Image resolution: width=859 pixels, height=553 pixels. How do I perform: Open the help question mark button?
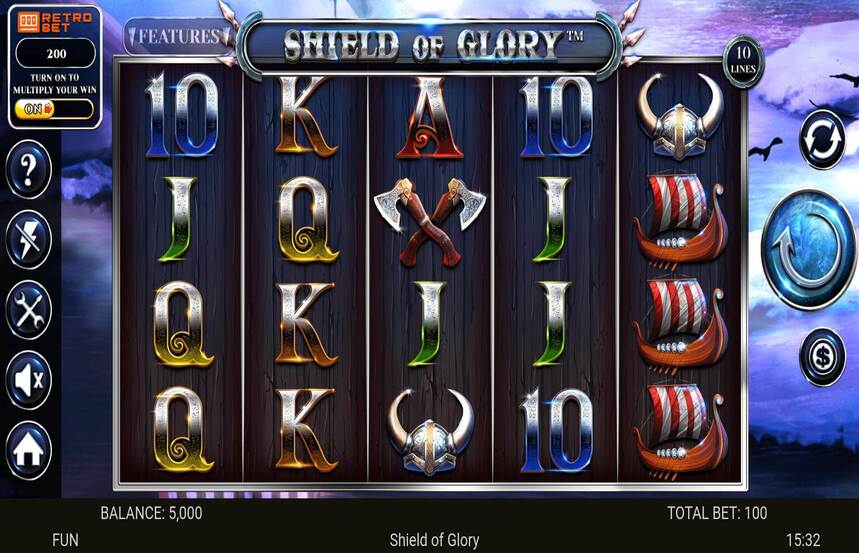28,170
